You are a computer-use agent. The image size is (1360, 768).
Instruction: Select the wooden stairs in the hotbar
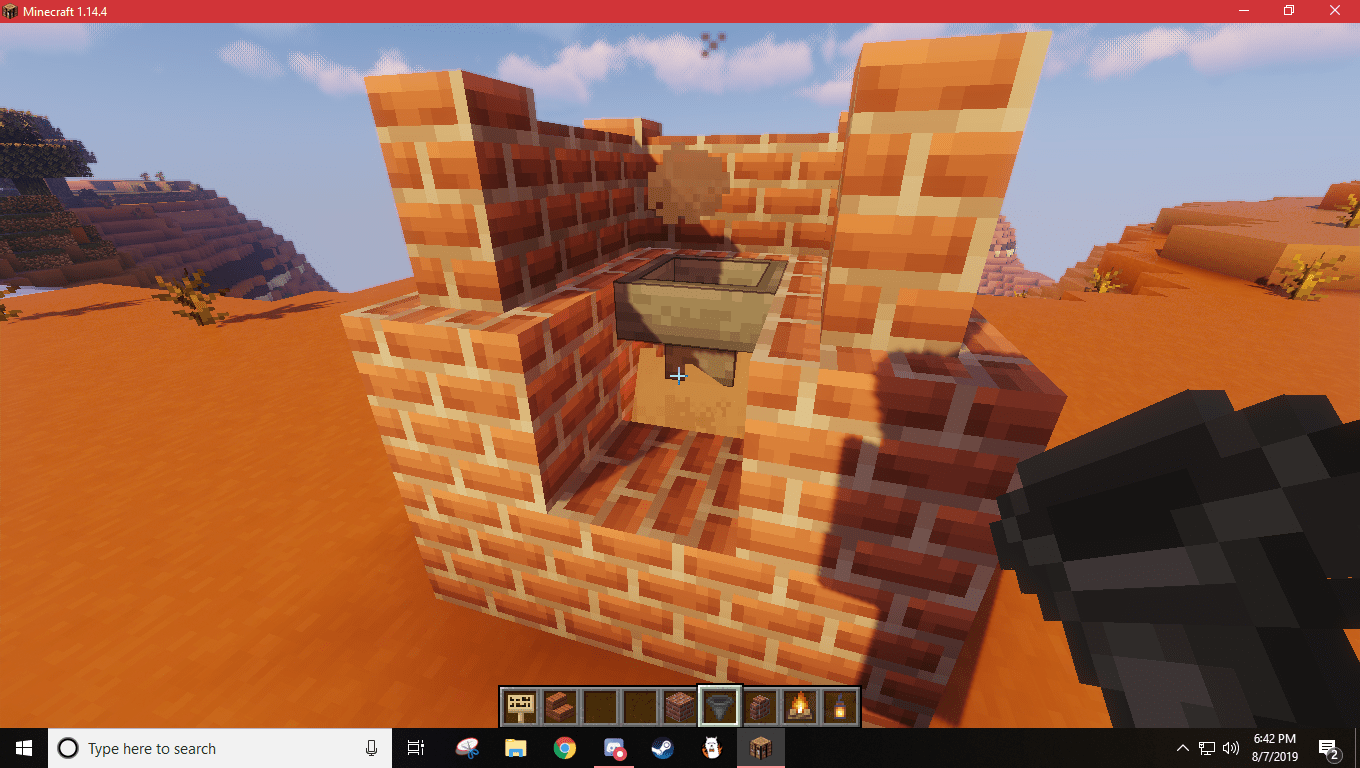pyautogui.click(x=560, y=706)
